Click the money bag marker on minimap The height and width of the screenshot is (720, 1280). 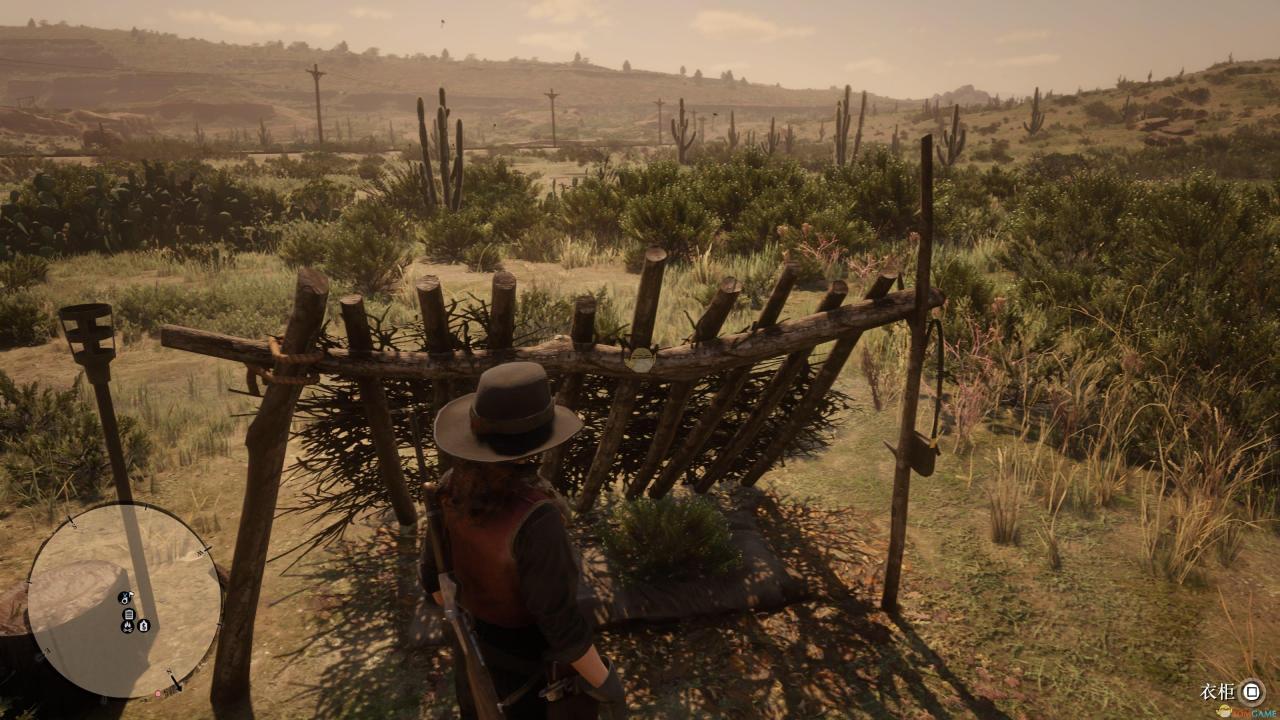click(x=144, y=626)
